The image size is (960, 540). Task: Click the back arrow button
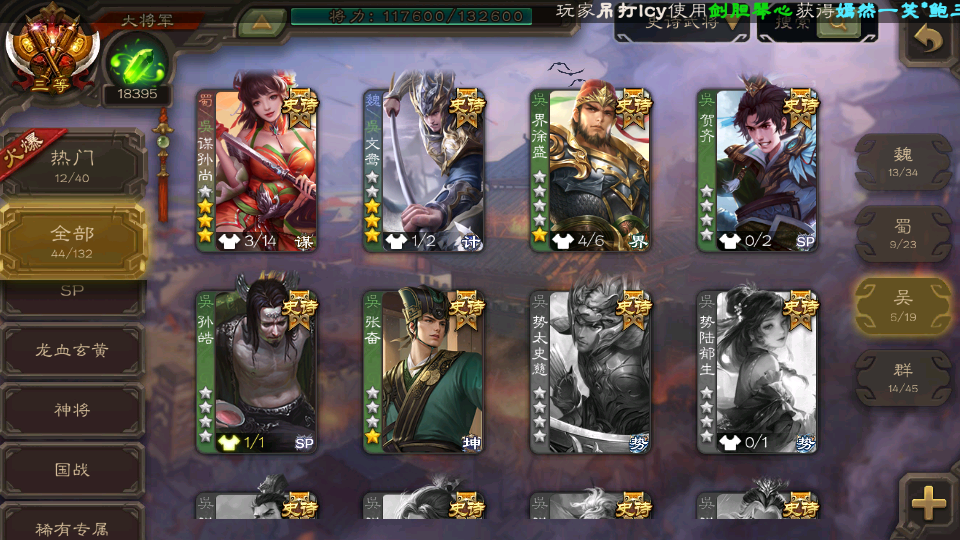(x=928, y=39)
